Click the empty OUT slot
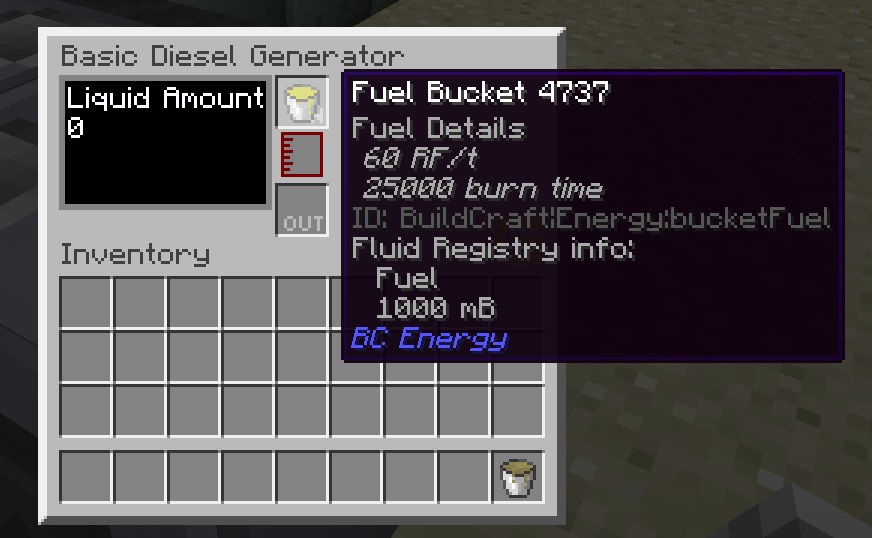This screenshot has width=872, height=538. click(301, 210)
